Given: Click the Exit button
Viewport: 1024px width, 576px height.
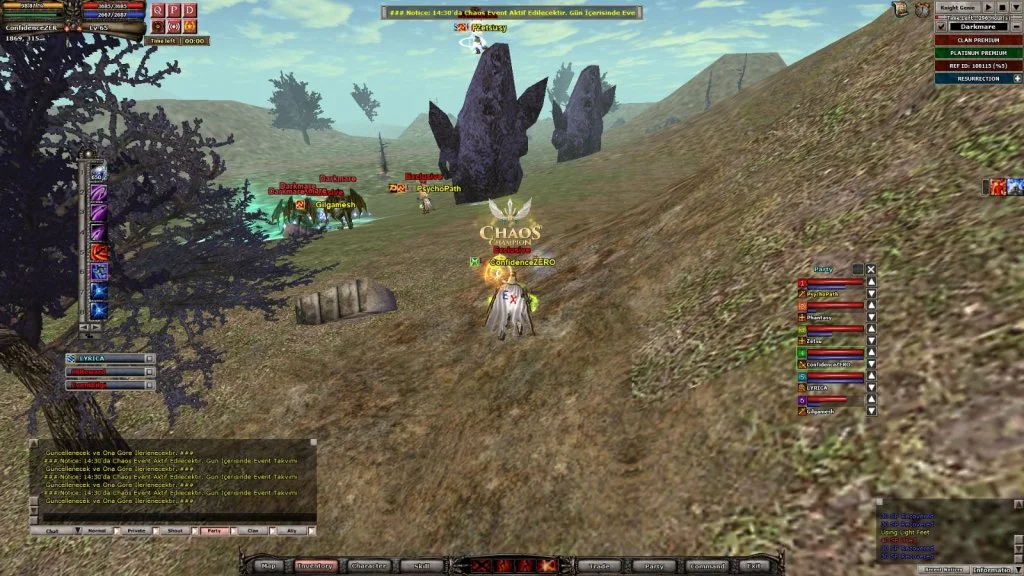Looking at the screenshot, I should (754, 566).
